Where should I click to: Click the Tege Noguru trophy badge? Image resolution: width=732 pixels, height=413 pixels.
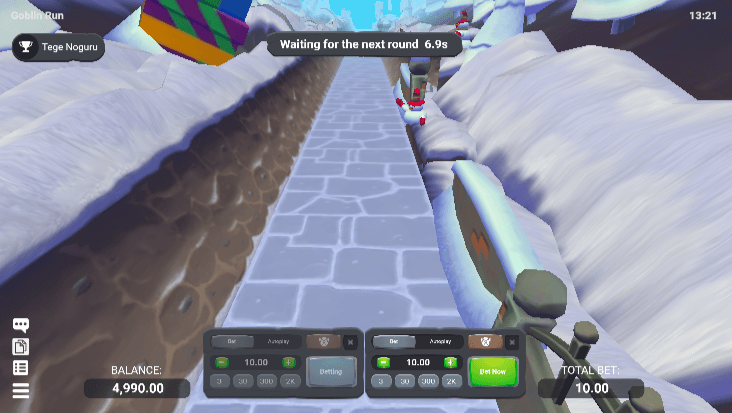59,47
